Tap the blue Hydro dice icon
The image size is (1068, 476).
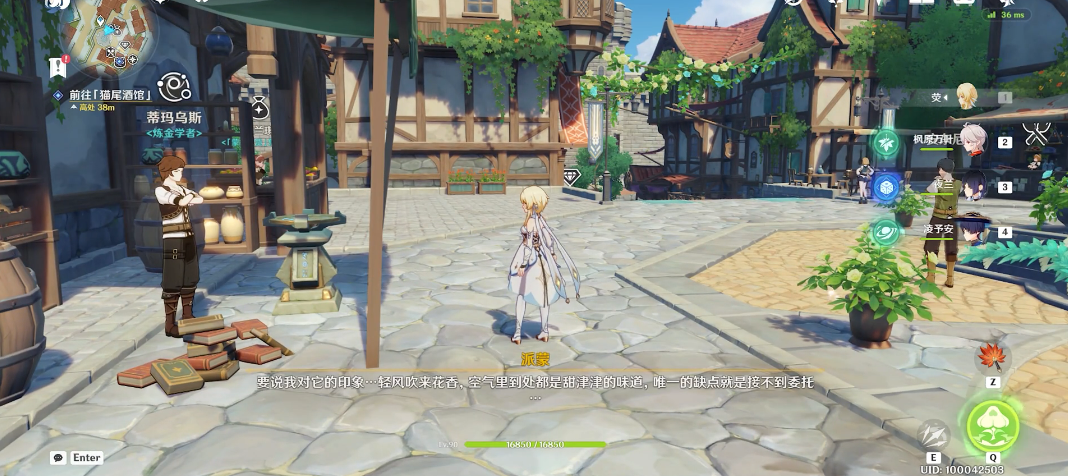[x=886, y=188]
